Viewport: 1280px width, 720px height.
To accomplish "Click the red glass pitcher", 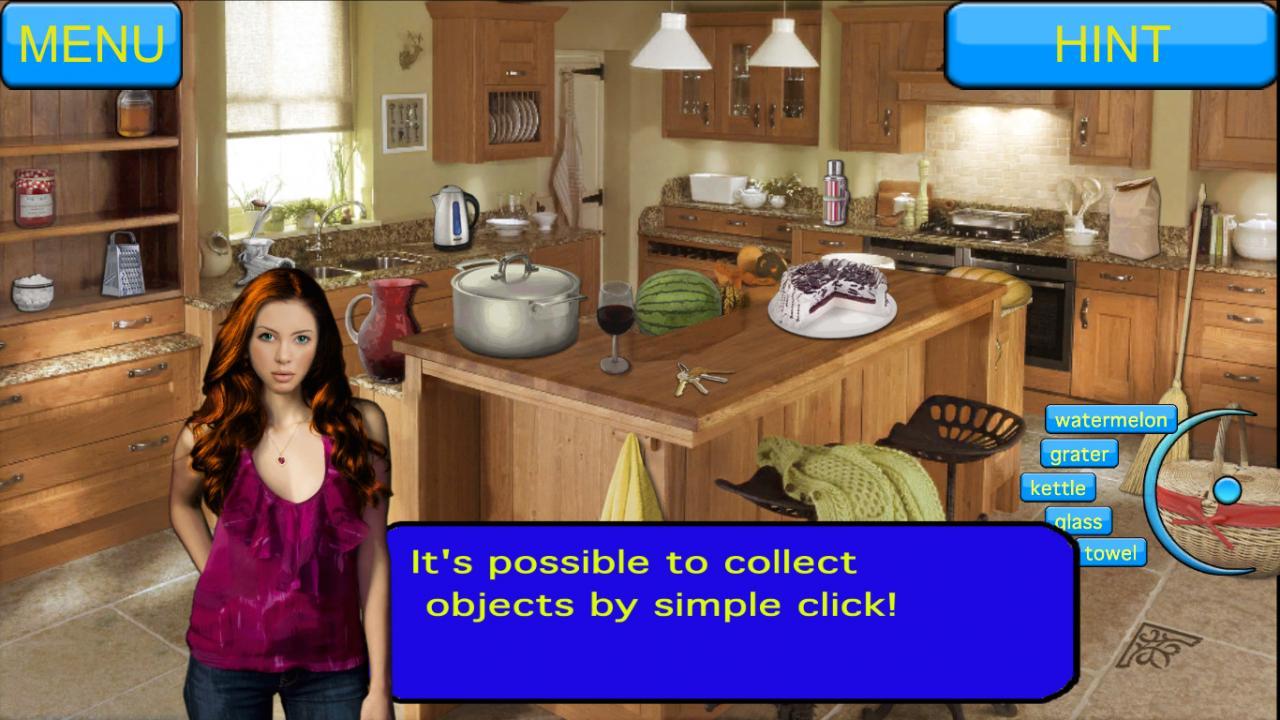I will (390, 320).
